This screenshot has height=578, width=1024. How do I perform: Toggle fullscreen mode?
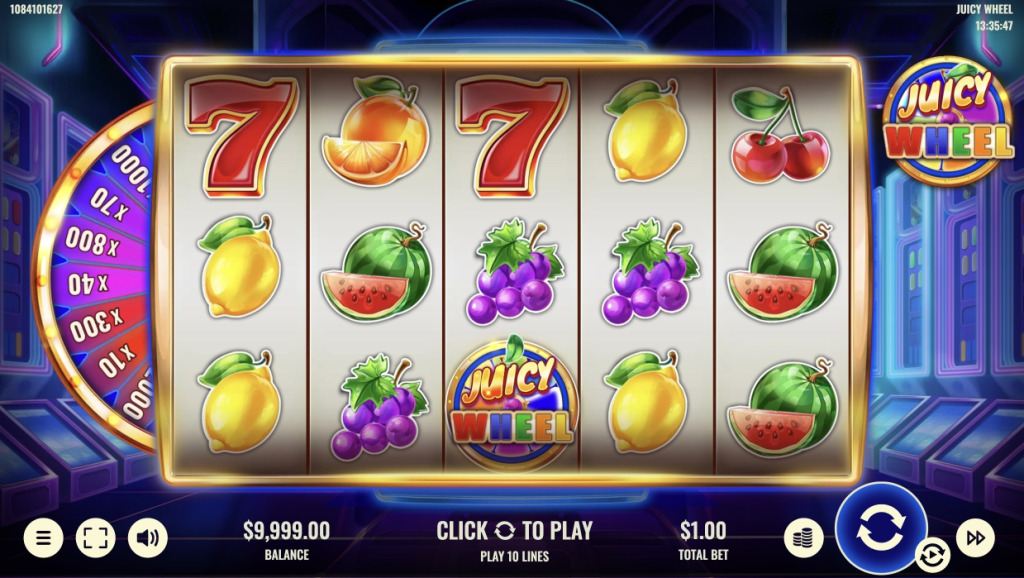point(95,538)
